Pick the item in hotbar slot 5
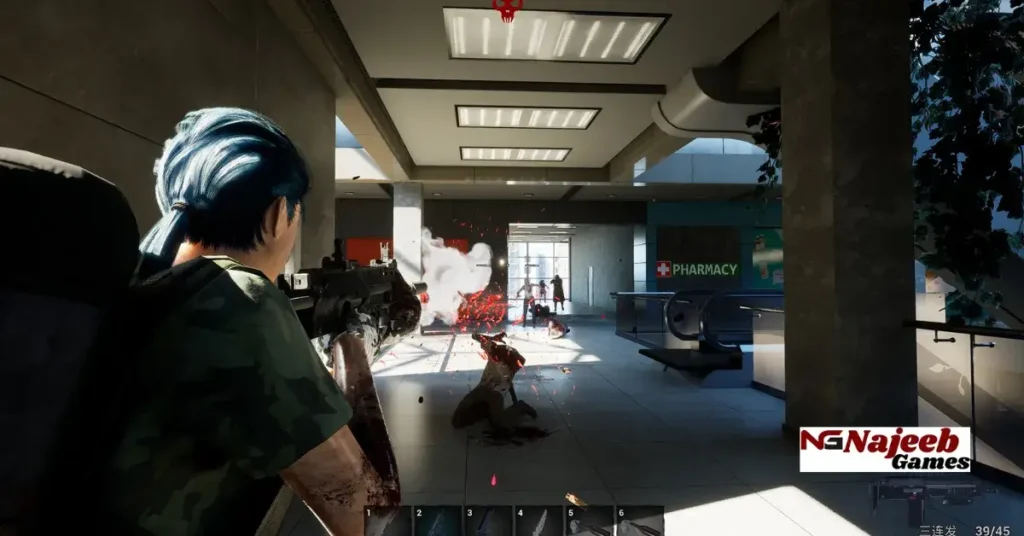Image resolution: width=1024 pixels, height=536 pixels. click(x=589, y=521)
